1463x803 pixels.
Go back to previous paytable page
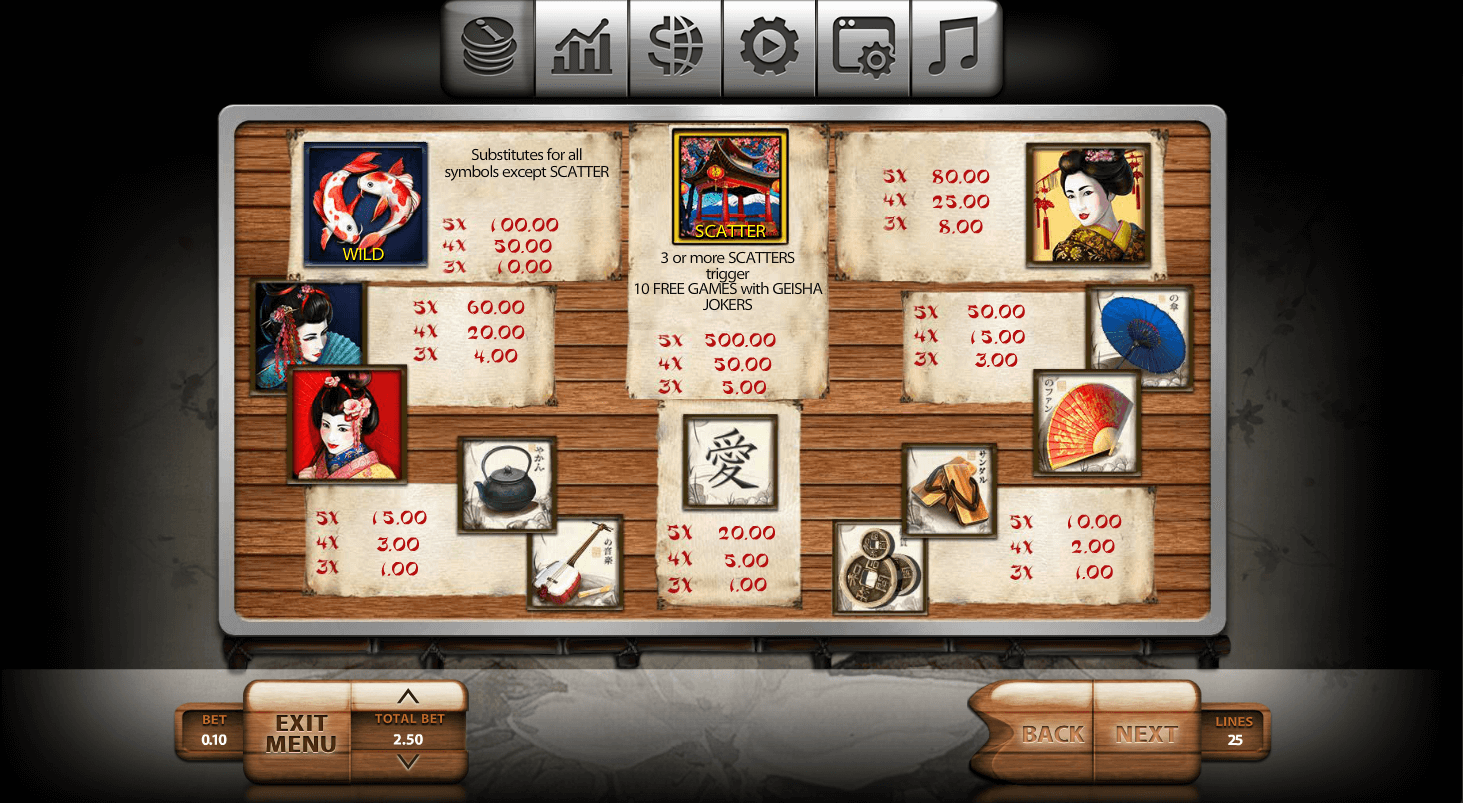[1052, 734]
